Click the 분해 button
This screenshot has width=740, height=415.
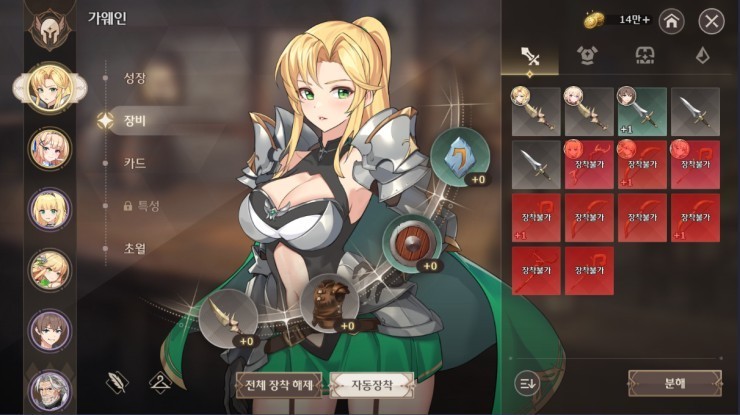click(x=674, y=383)
